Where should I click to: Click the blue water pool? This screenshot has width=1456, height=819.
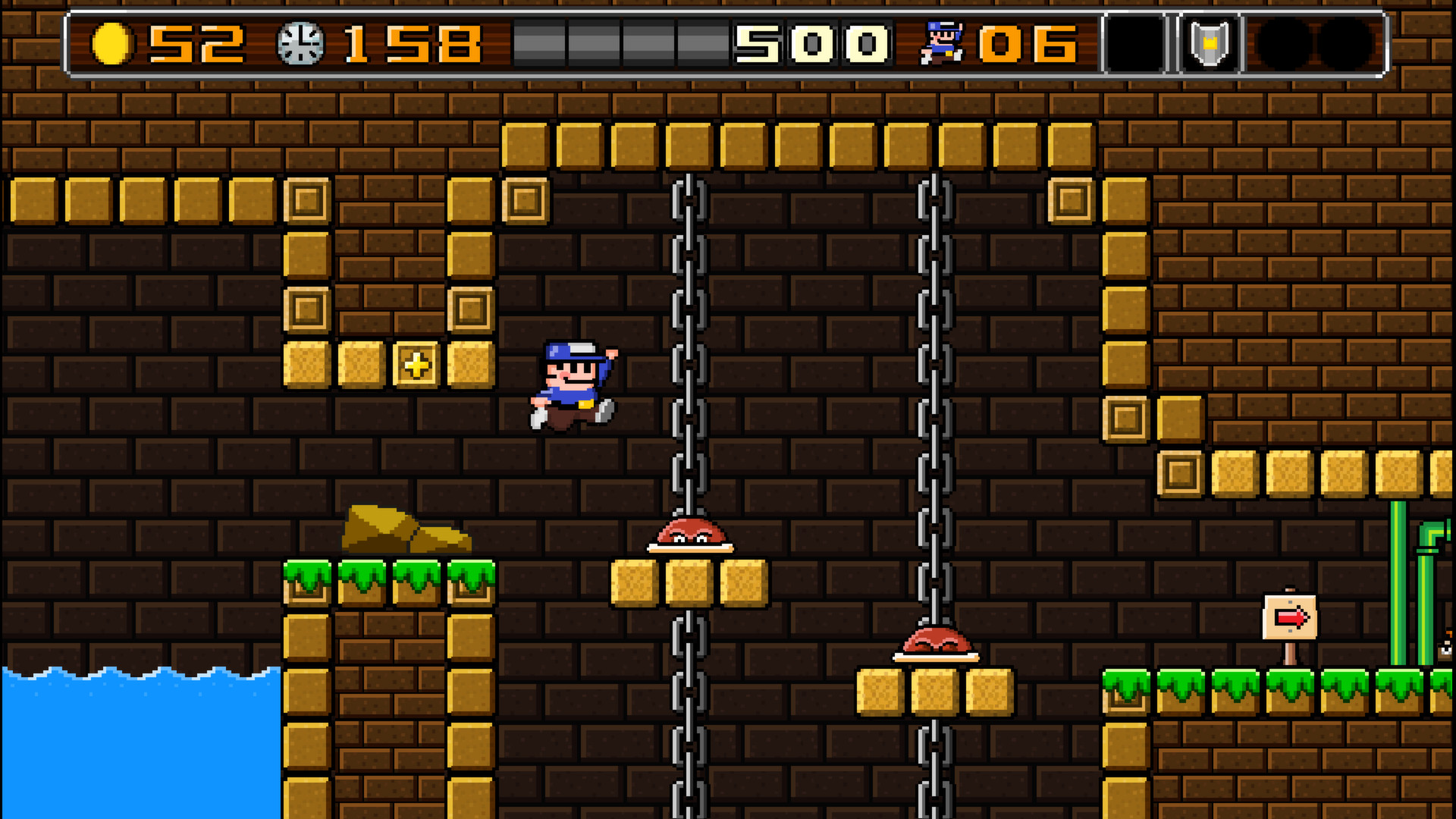point(136,743)
